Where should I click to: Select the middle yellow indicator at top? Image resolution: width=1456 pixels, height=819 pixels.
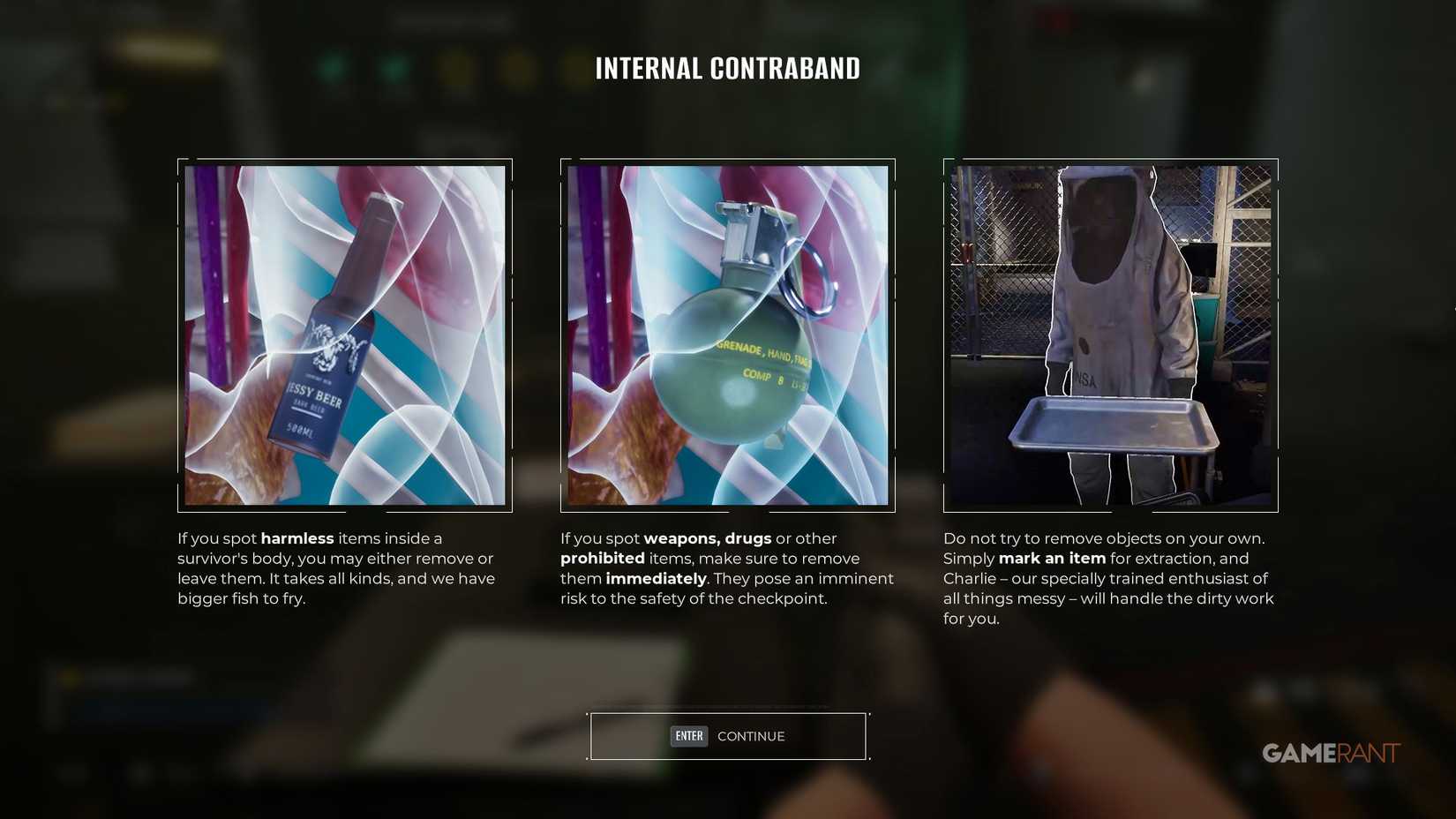pyautogui.click(x=517, y=66)
